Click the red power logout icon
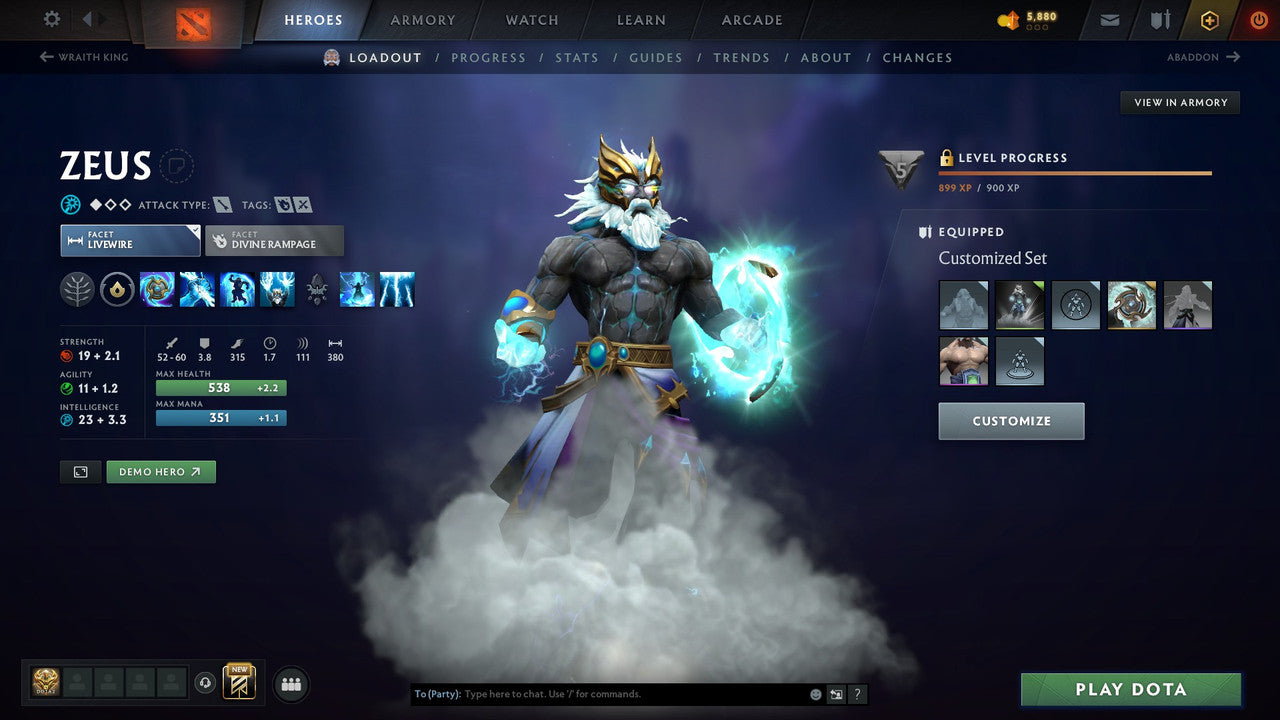The height and width of the screenshot is (720, 1280). (1258, 19)
